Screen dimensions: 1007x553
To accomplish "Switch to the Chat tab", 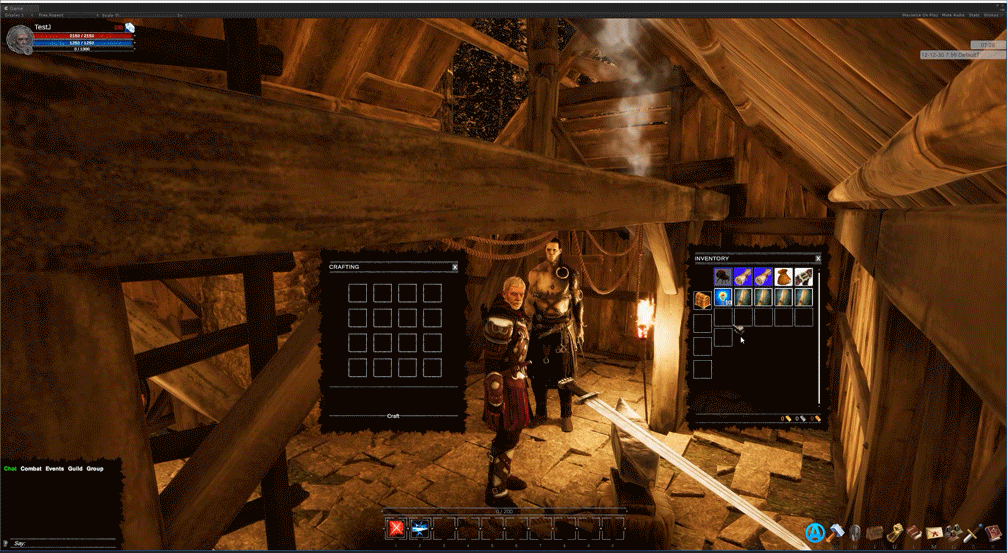I will tap(10, 468).
